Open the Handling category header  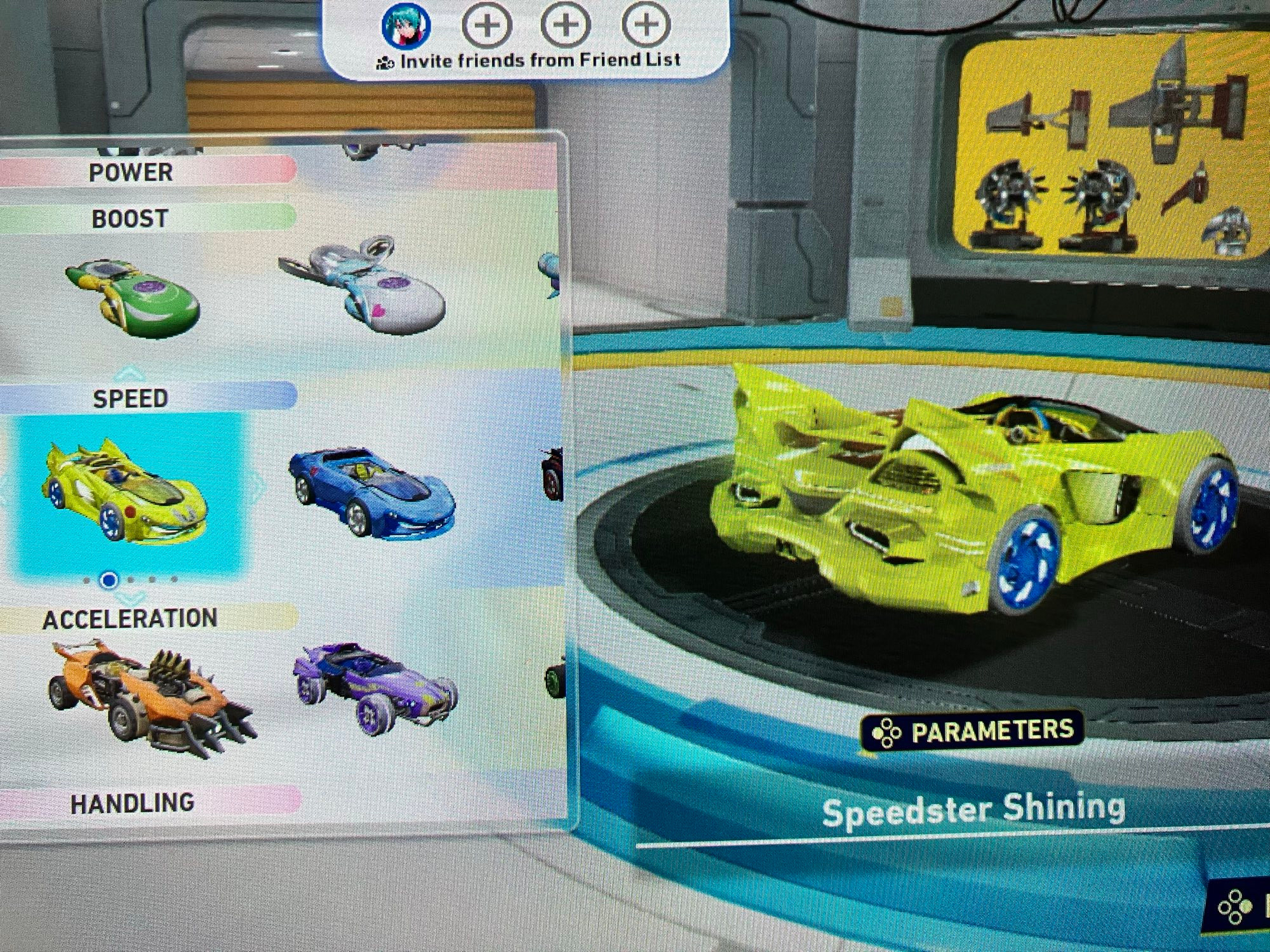(x=132, y=803)
